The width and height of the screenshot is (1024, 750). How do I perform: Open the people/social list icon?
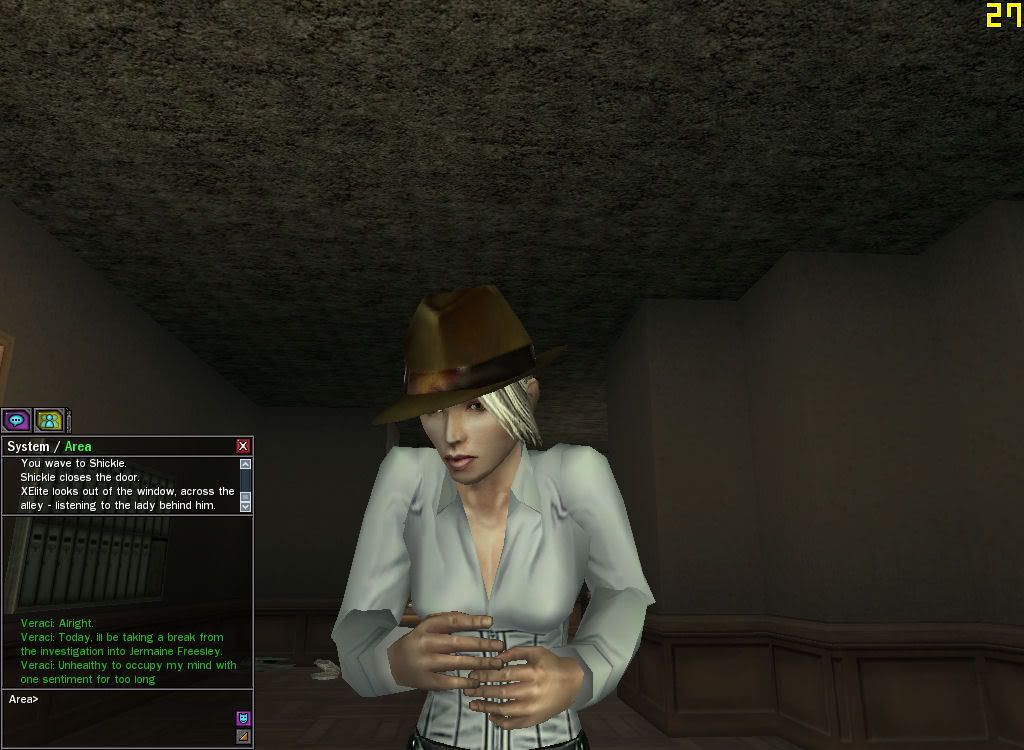tap(49, 421)
